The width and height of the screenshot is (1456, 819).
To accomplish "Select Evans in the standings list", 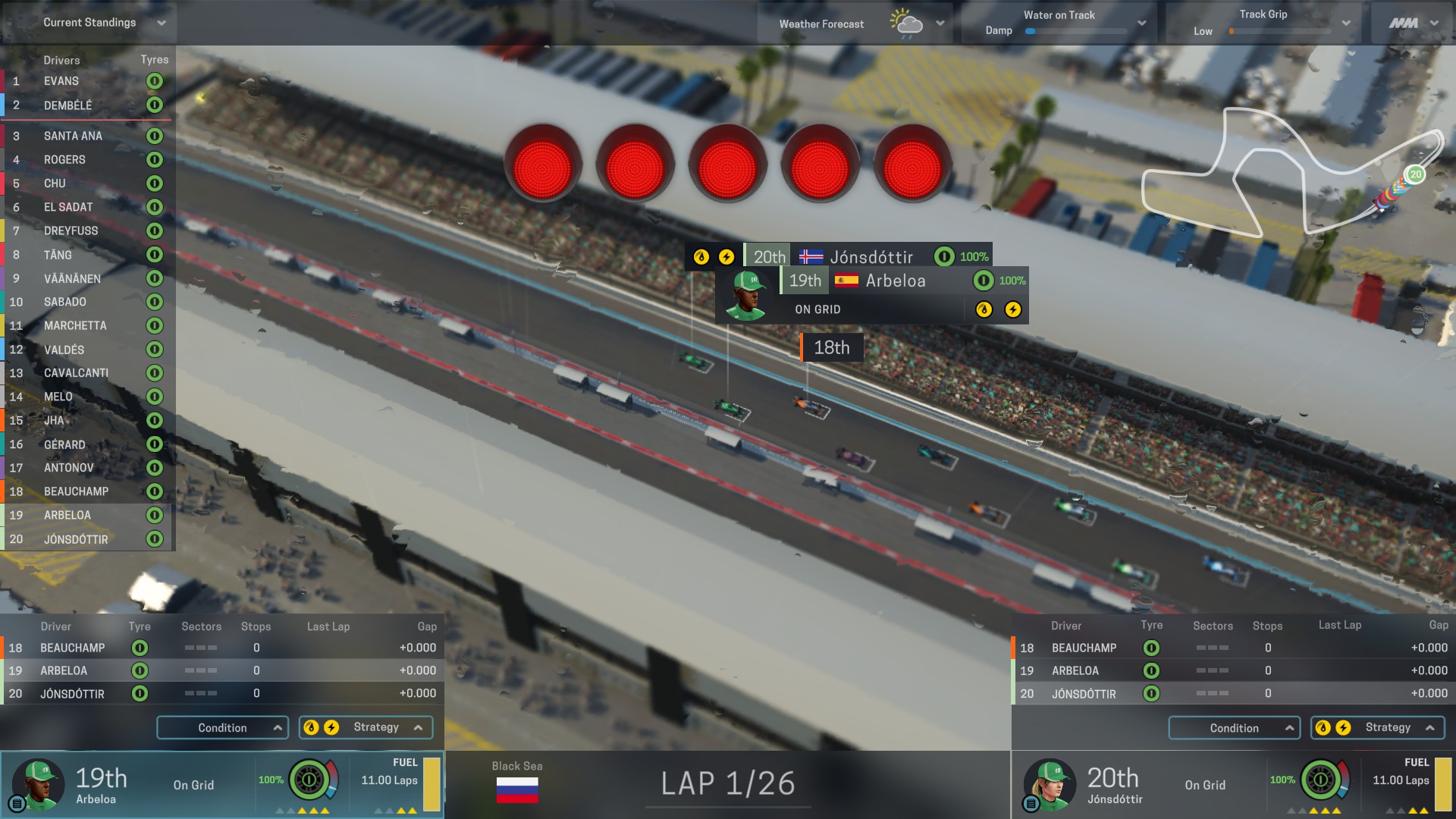I will [61, 81].
